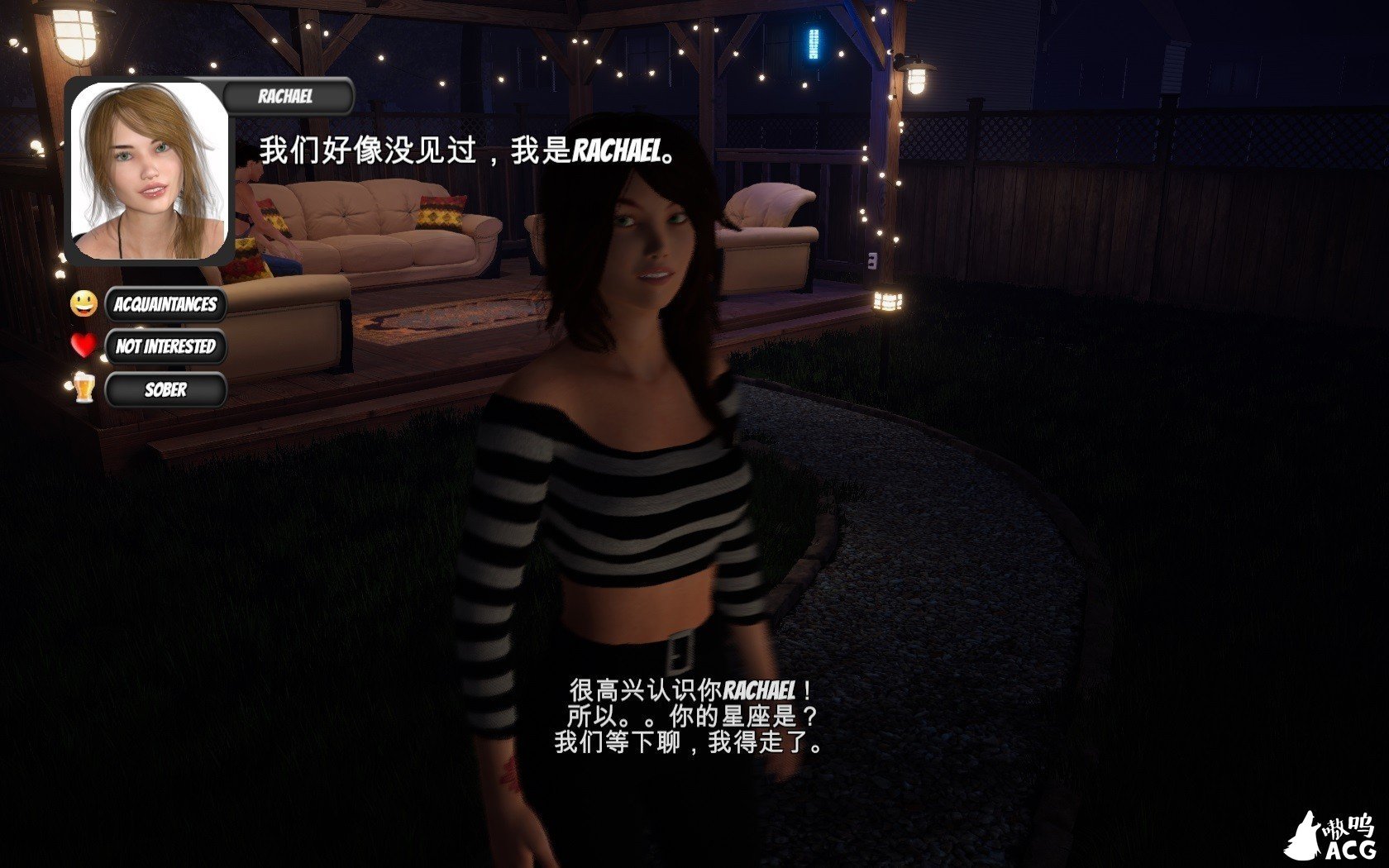The width and height of the screenshot is (1389, 868).
Task: Toggle the SOBER intoxication badge
Action: click(165, 390)
